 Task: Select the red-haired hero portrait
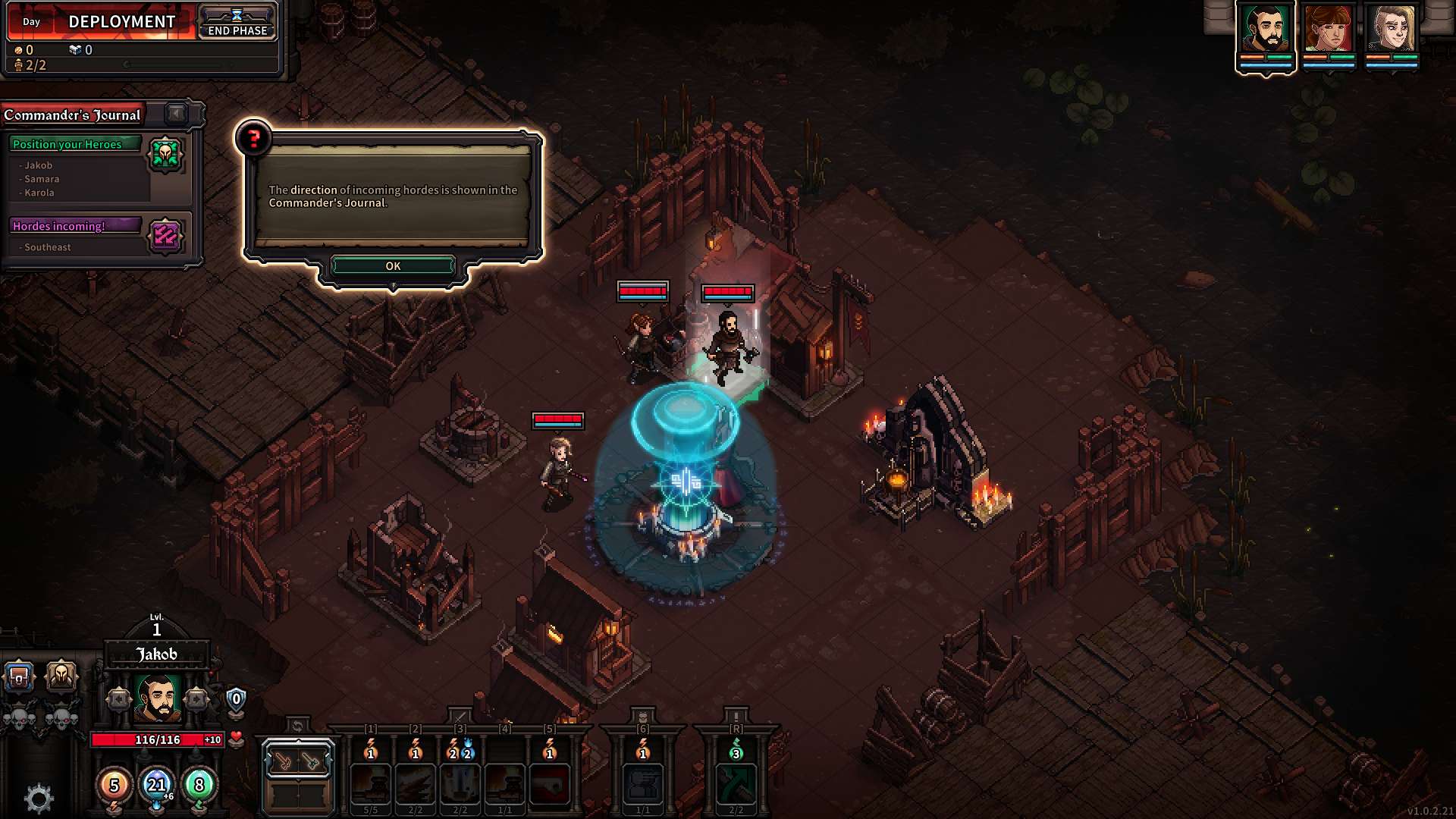tap(1329, 30)
